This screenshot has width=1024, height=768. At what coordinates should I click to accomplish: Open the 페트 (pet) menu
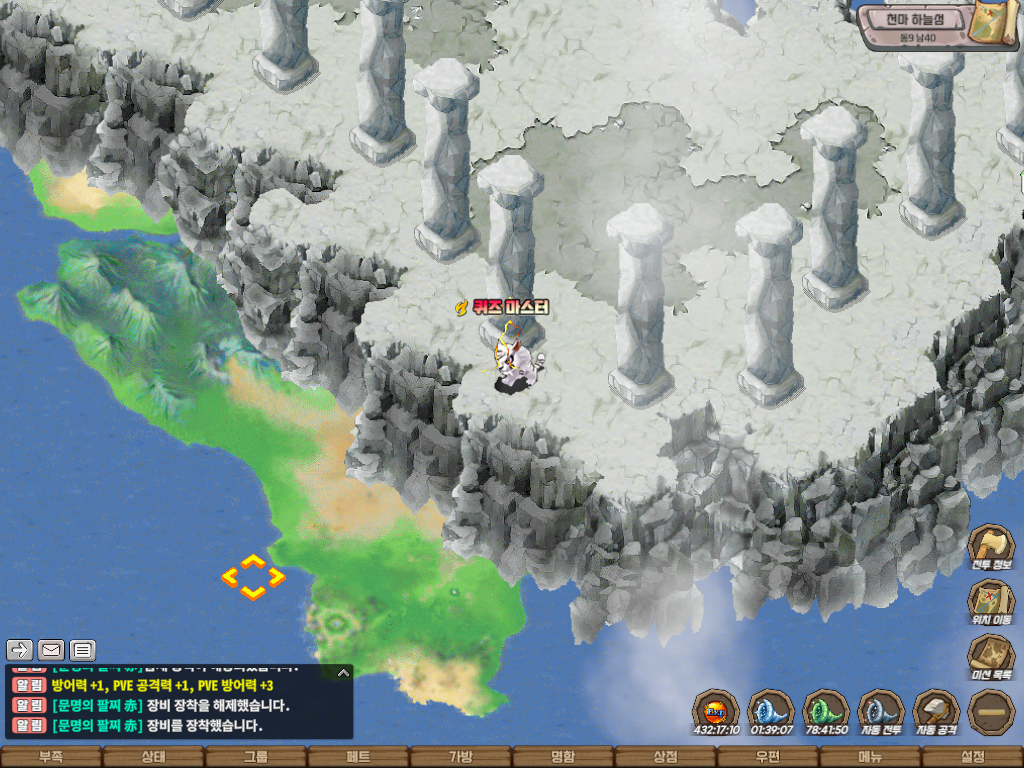coord(358,757)
